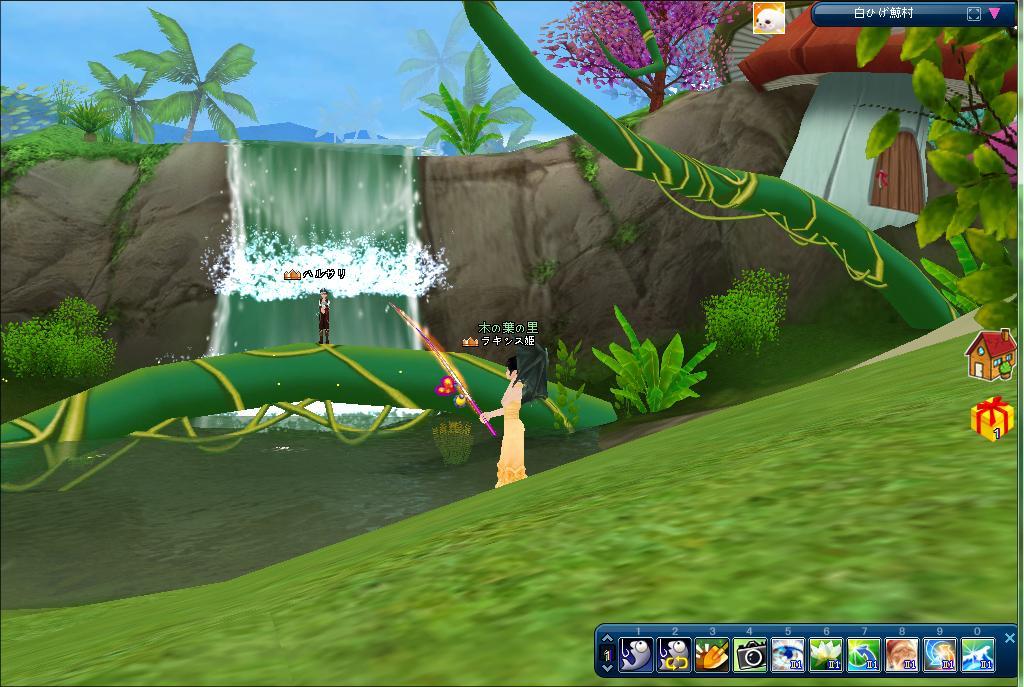The width and height of the screenshot is (1024, 687).
Task: Activate the fishing skill in hotbar slot 1
Action: pos(636,655)
